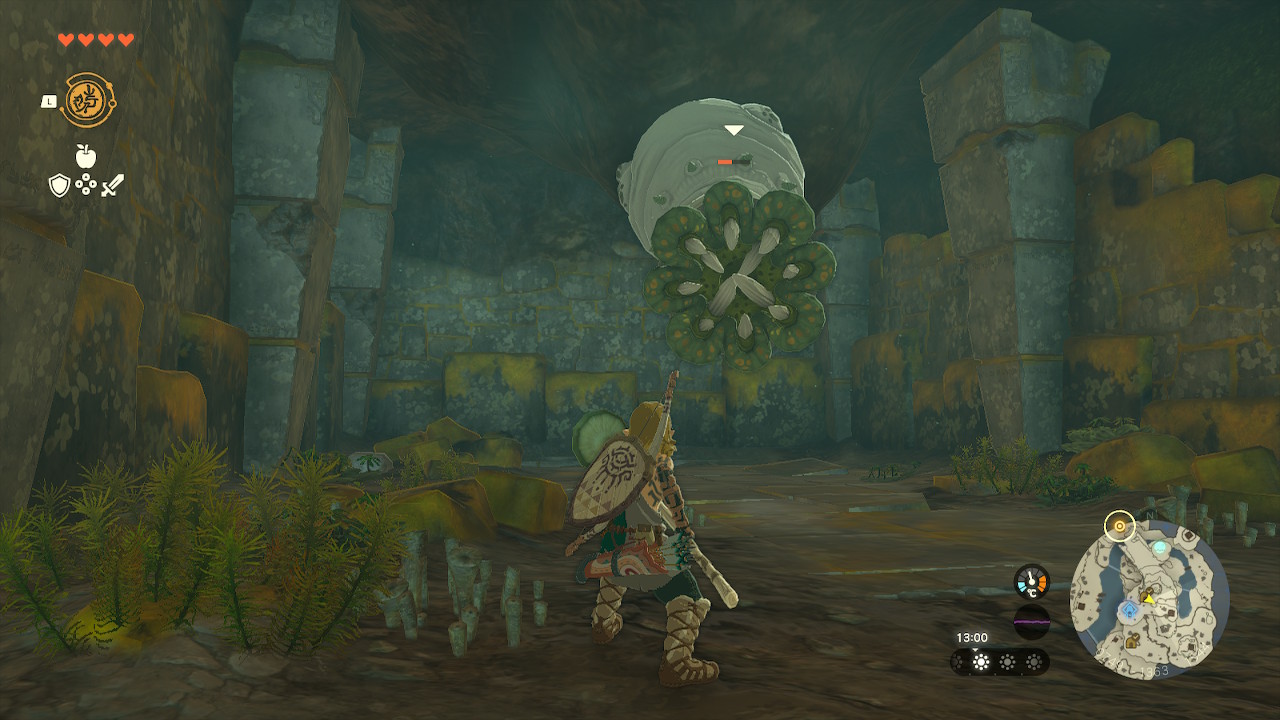Select the weather forecast strip
This screenshot has height=720, width=1280.
click(999, 662)
